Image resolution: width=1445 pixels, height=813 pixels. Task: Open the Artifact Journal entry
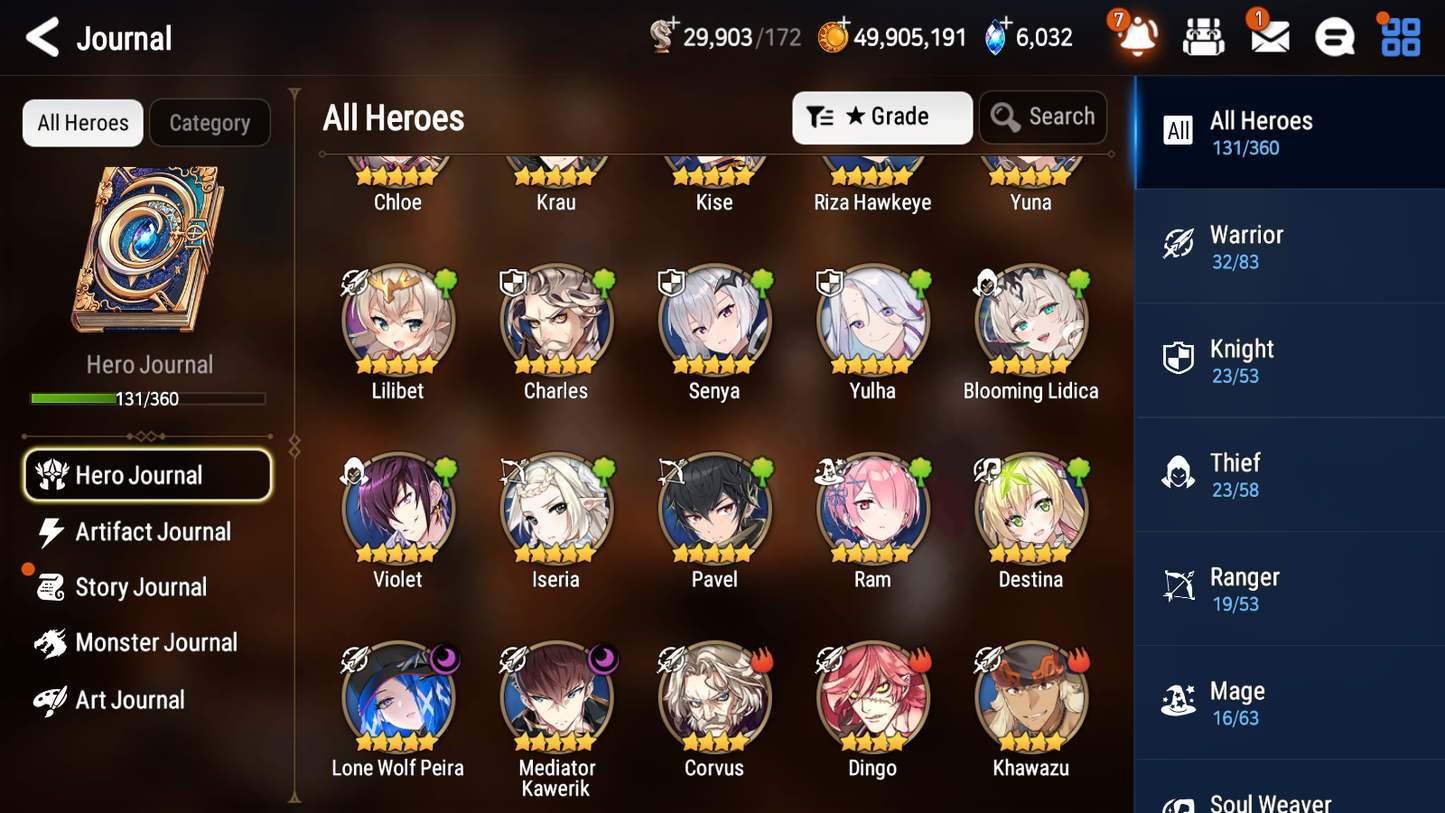coord(152,531)
